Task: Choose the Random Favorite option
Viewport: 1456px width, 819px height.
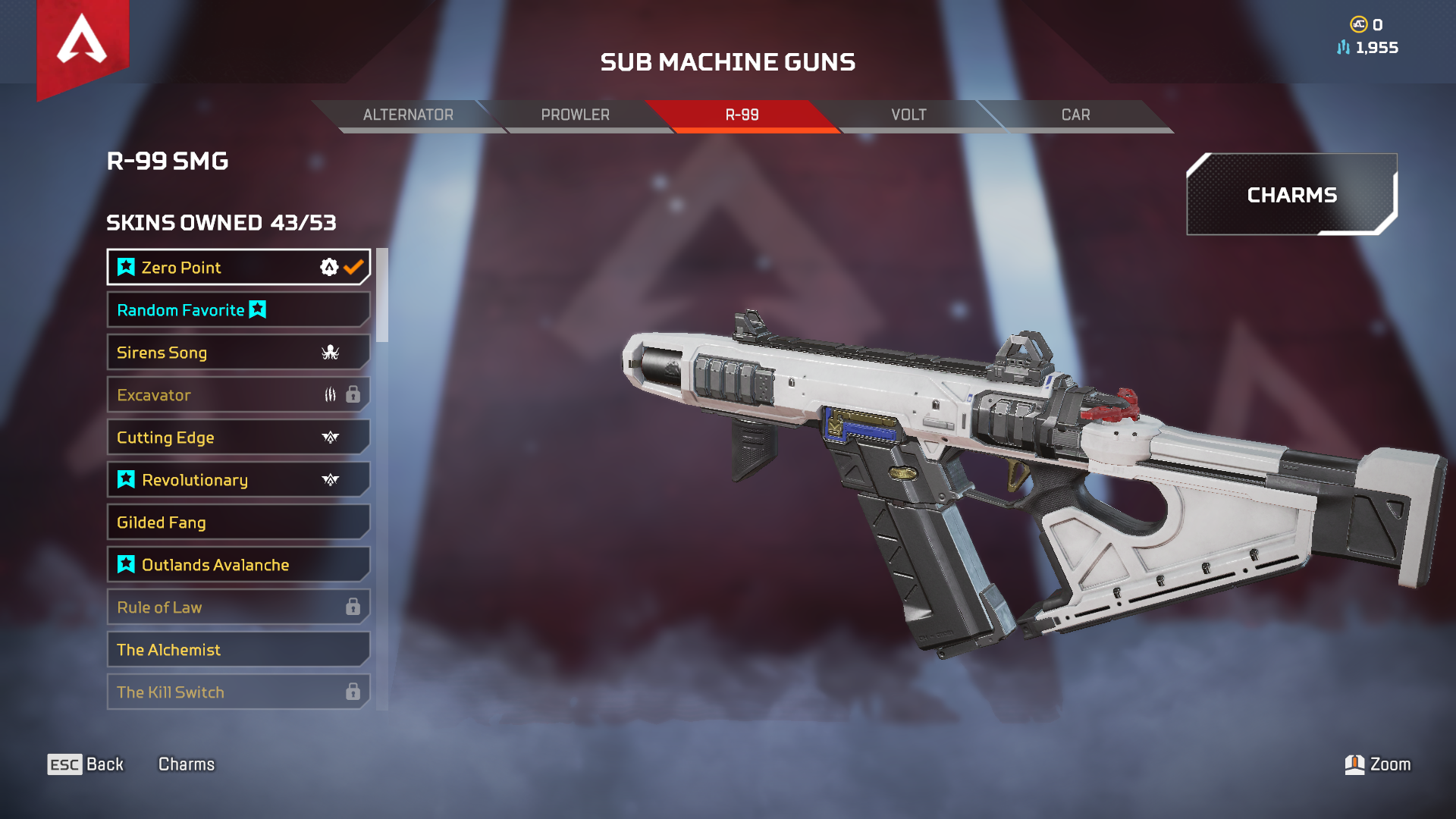Action: click(x=238, y=310)
